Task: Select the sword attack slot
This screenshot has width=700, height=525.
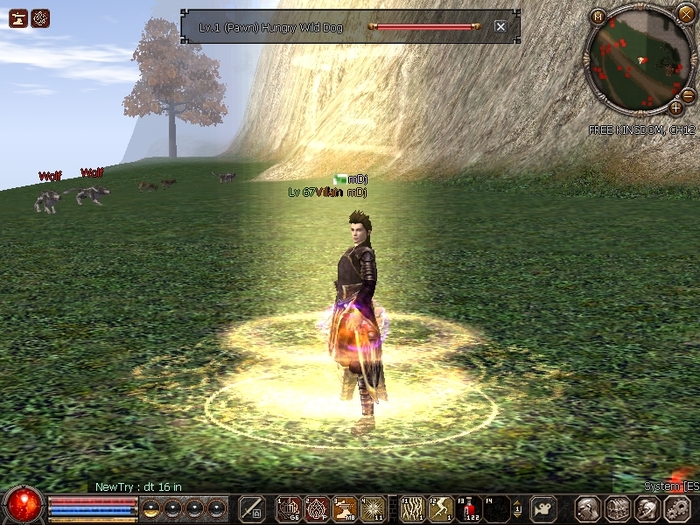Action: point(252,508)
